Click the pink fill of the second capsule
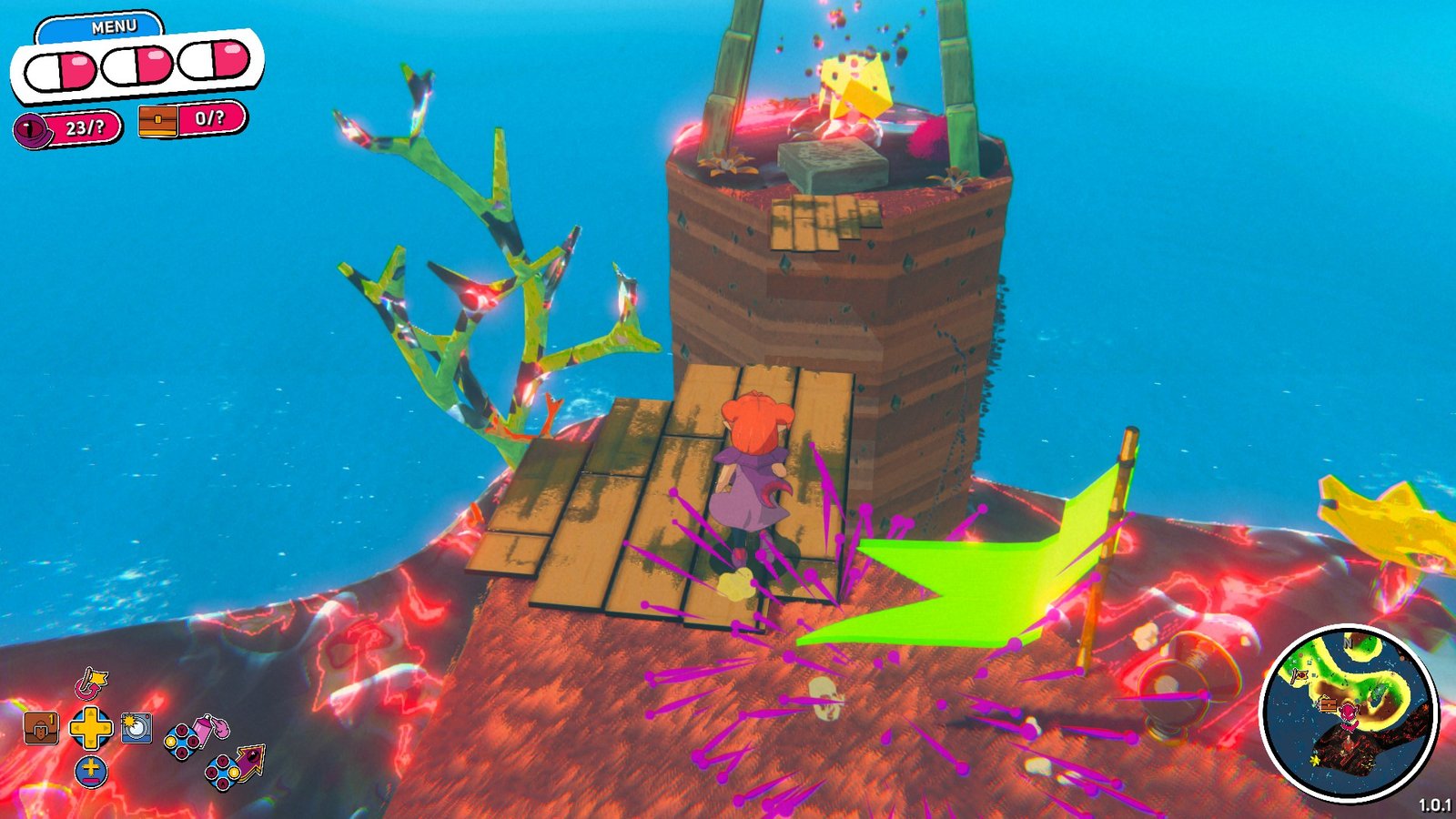1456x819 pixels. 150,64
